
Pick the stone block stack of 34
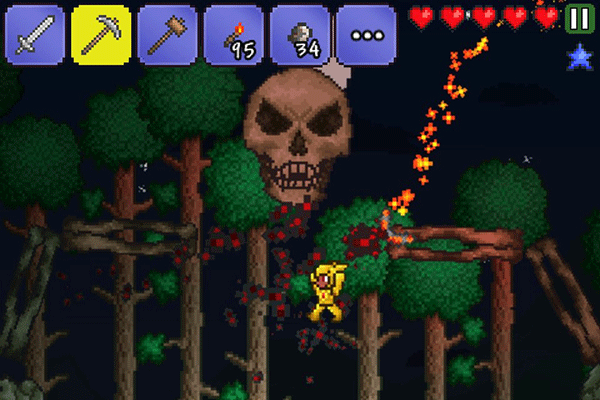pos(299,33)
